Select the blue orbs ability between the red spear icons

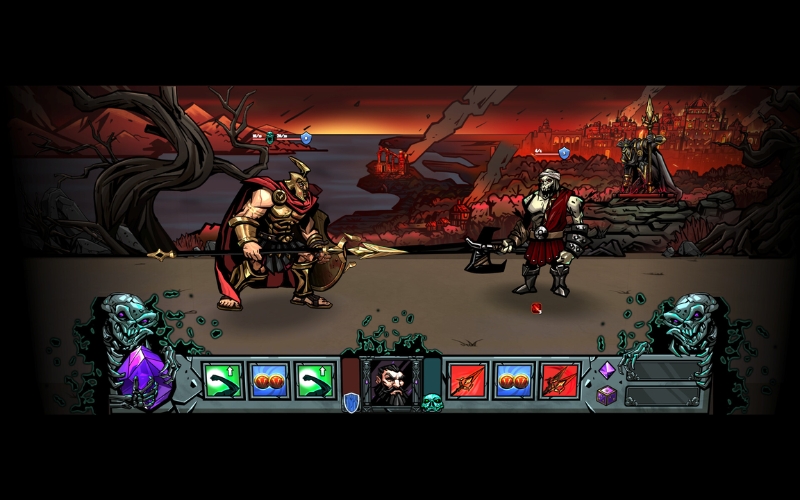pos(514,381)
